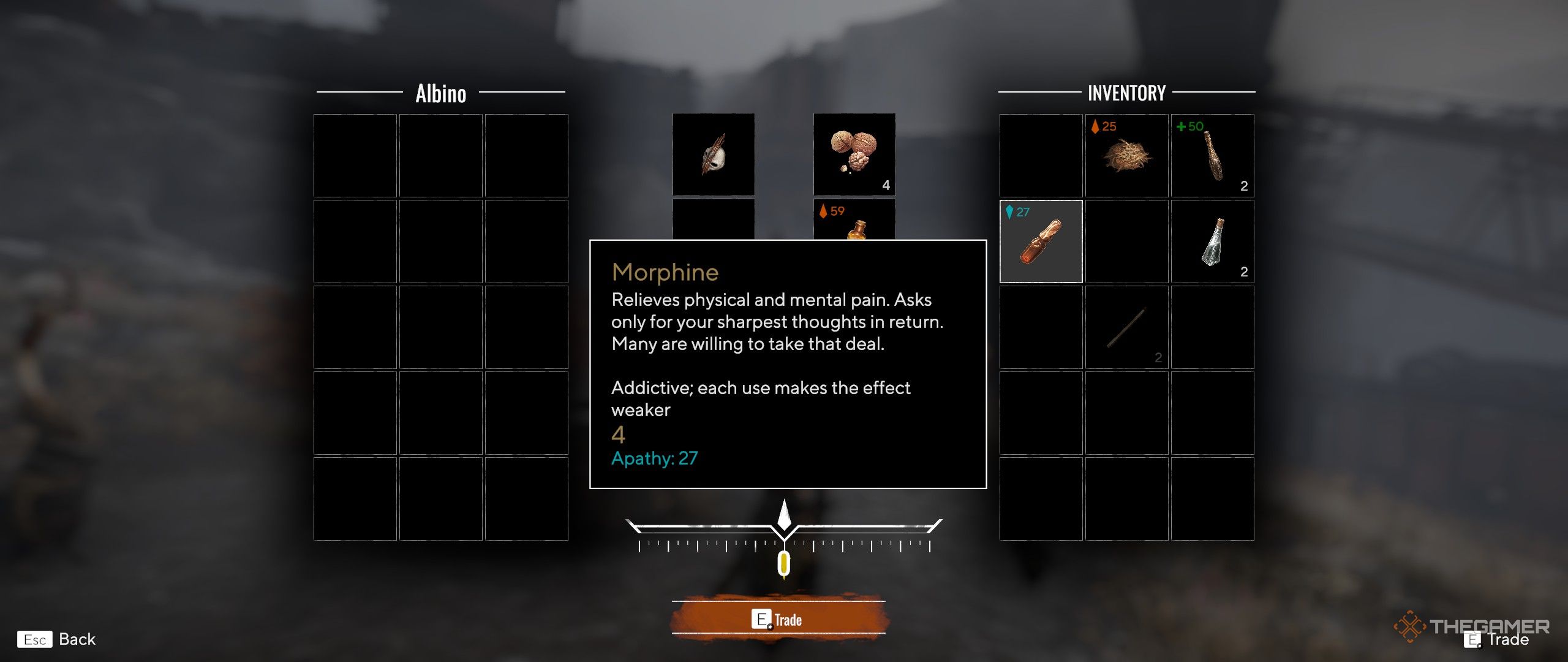Select the Morphine ampoule in inventory

click(1041, 242)
